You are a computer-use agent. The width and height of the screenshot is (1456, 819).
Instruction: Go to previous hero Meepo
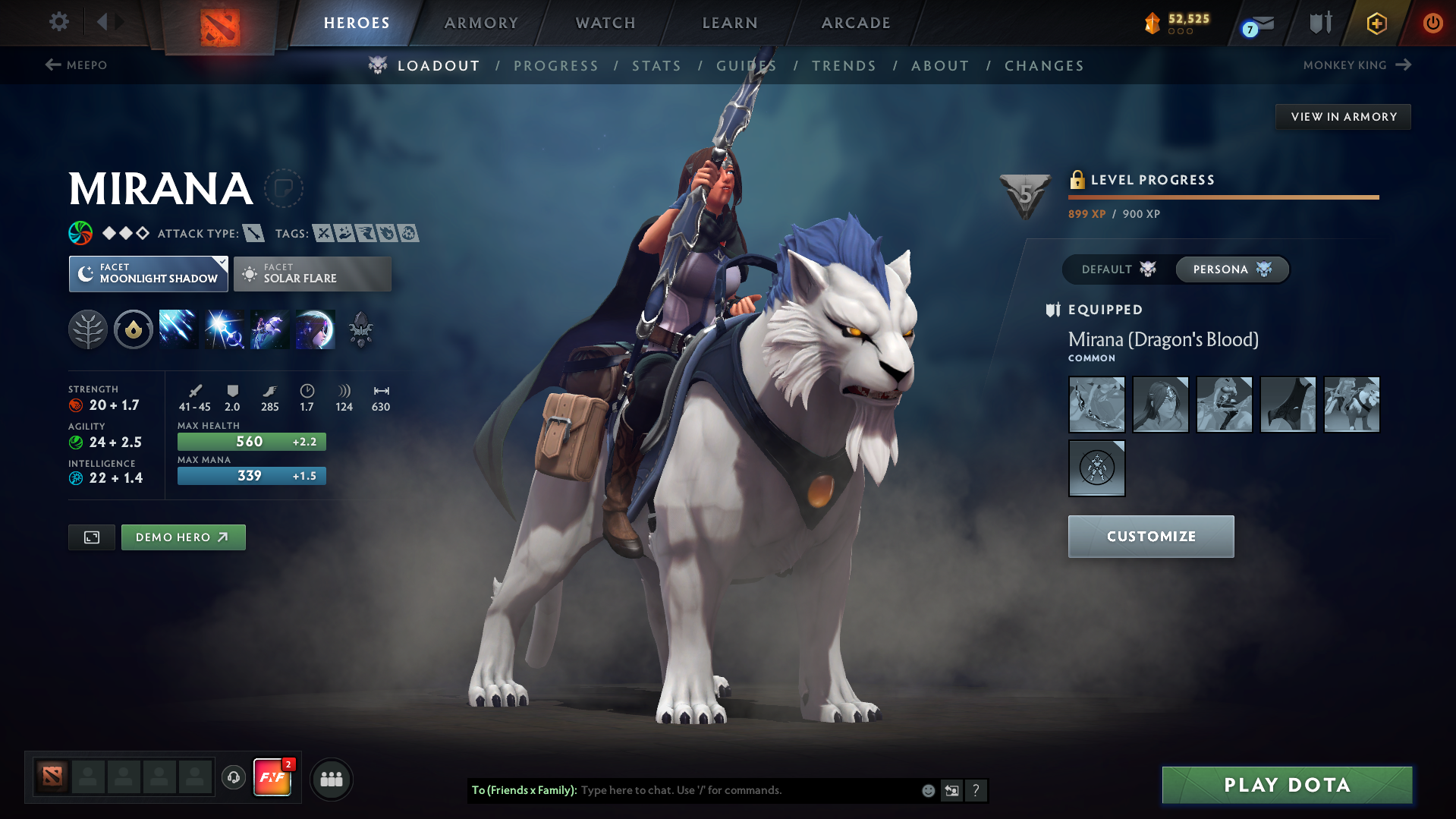point(76,65)
